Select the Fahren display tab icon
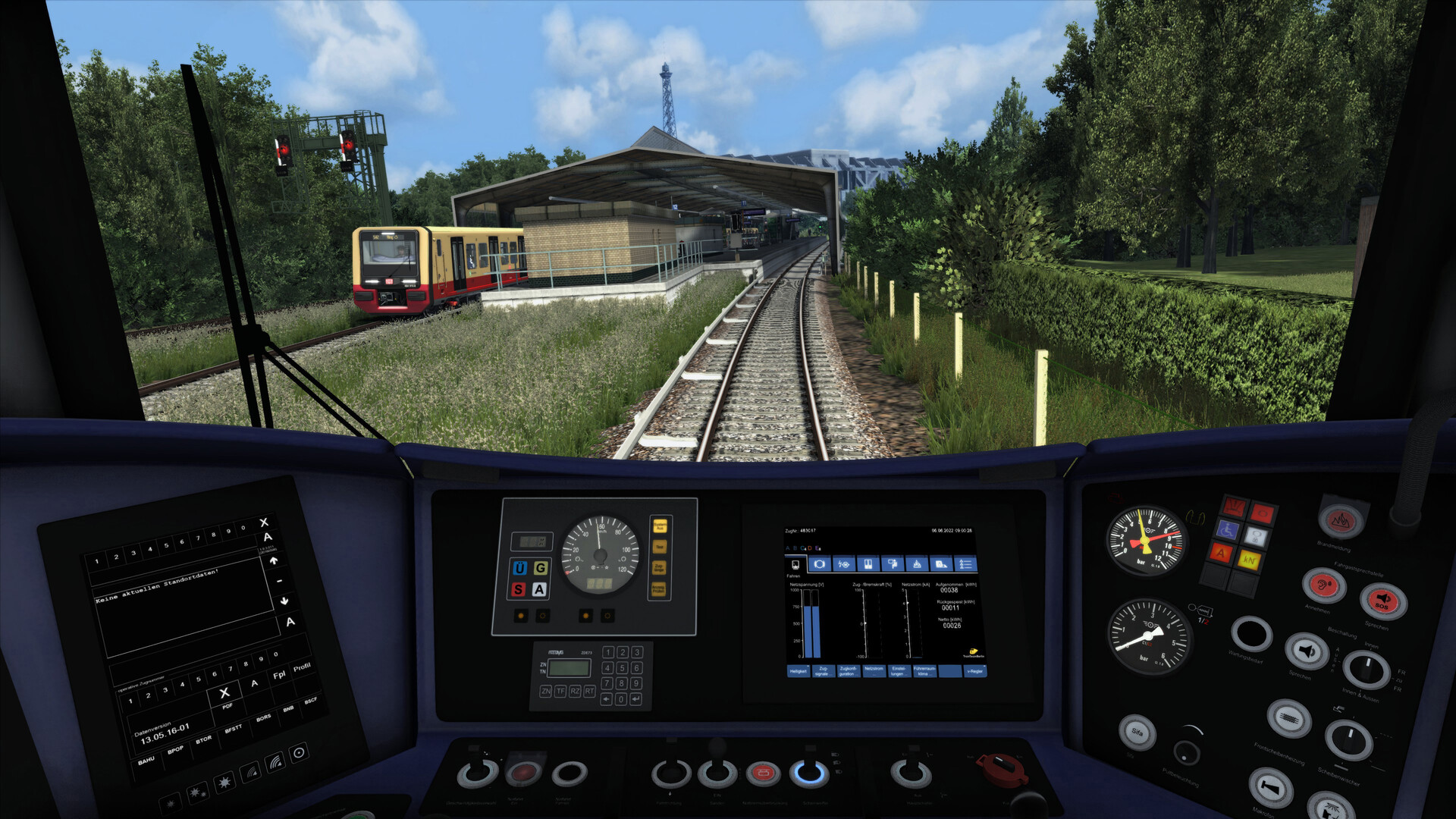Image resolution: width=1456 pixels, height=819 pixels. tap(795, 564)
